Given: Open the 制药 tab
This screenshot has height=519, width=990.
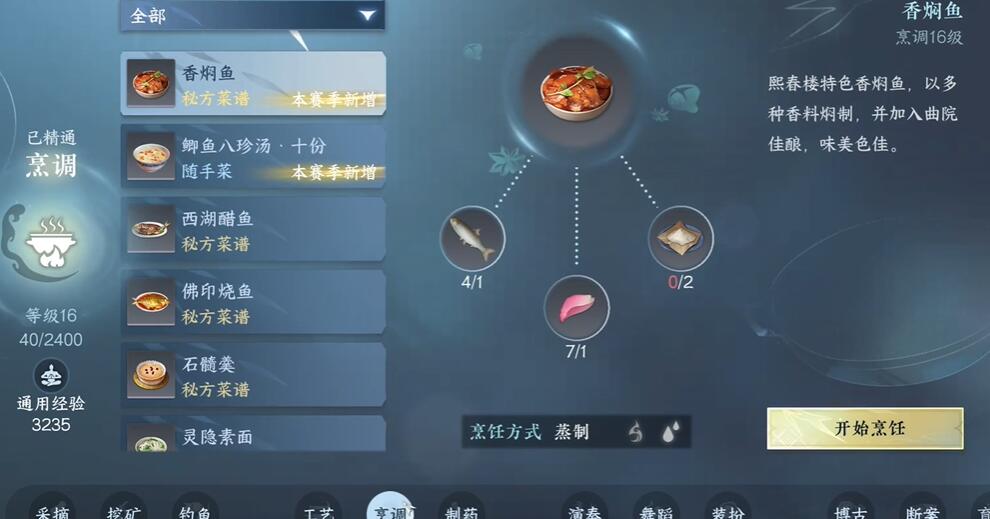Looking at the screenshot, I should (x=461, y=510).
